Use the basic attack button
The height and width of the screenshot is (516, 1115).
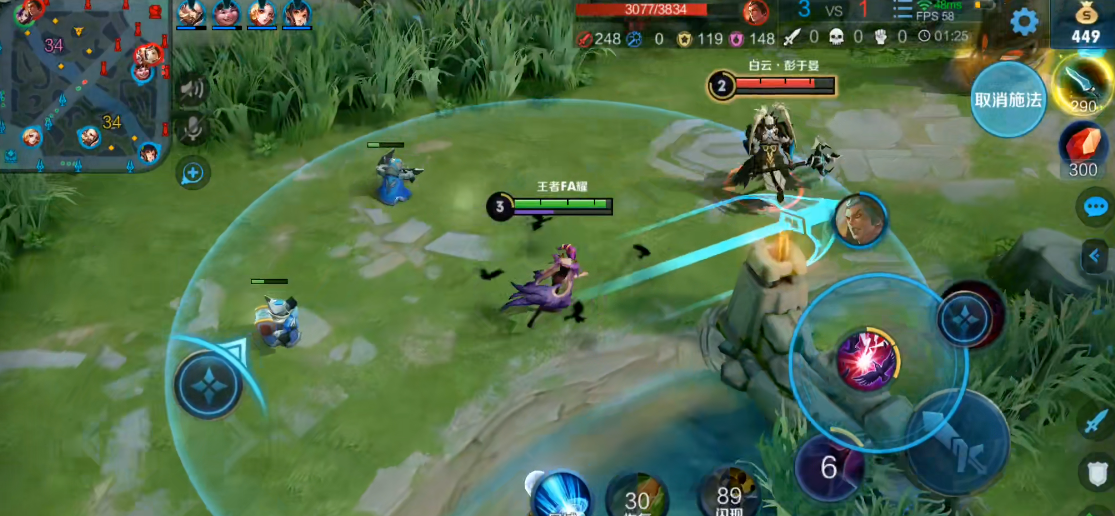coord(956,441)
